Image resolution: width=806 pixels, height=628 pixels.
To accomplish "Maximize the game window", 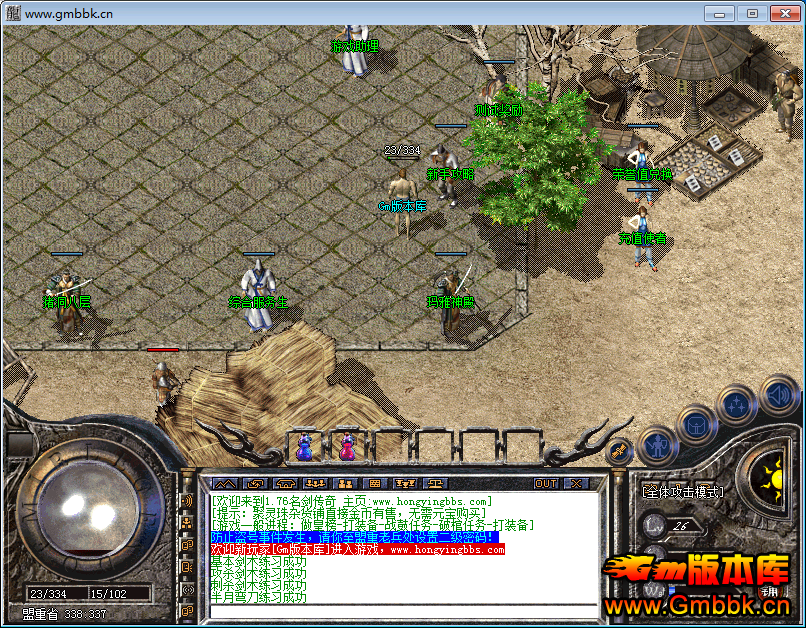I will coord(752,13).
